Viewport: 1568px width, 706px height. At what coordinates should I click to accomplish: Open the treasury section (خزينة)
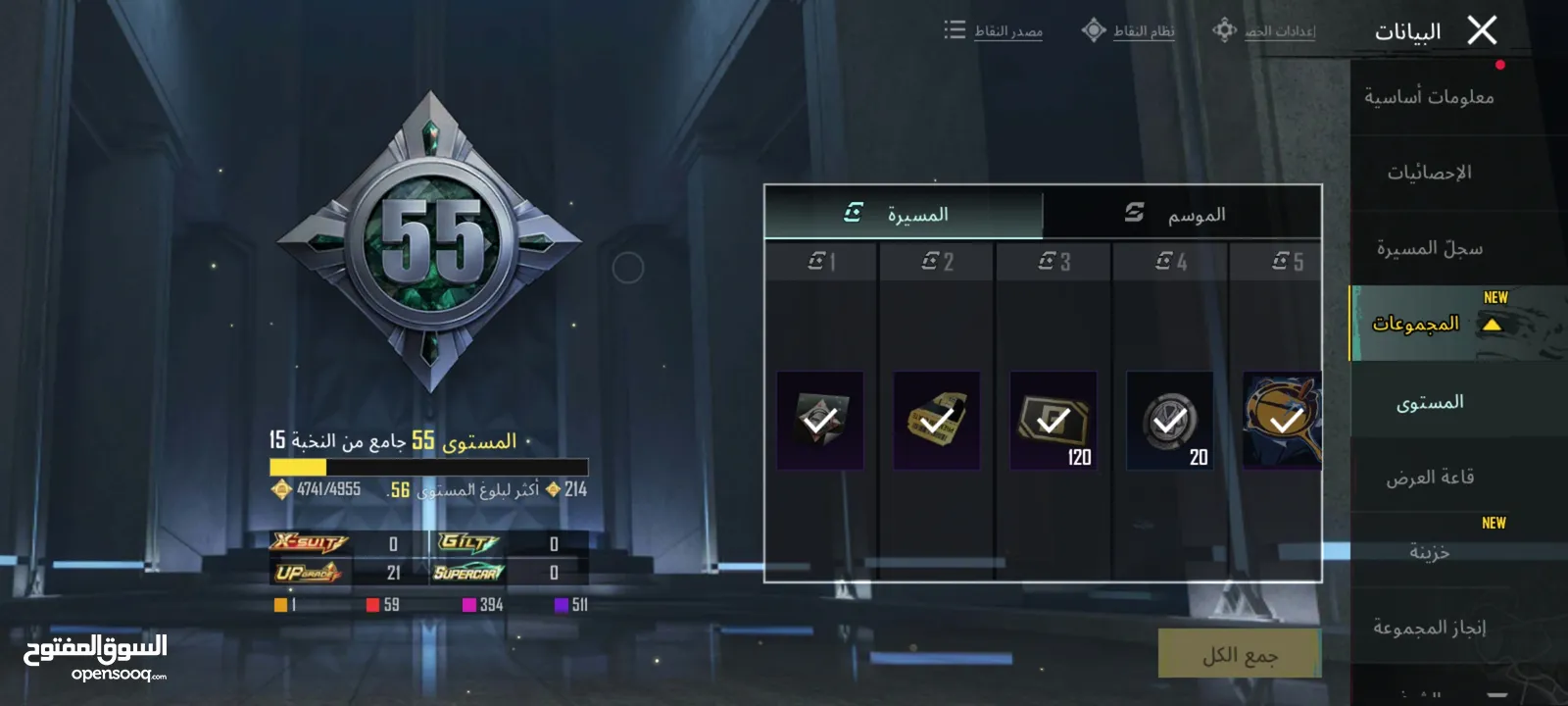(x=1429, y=552)
